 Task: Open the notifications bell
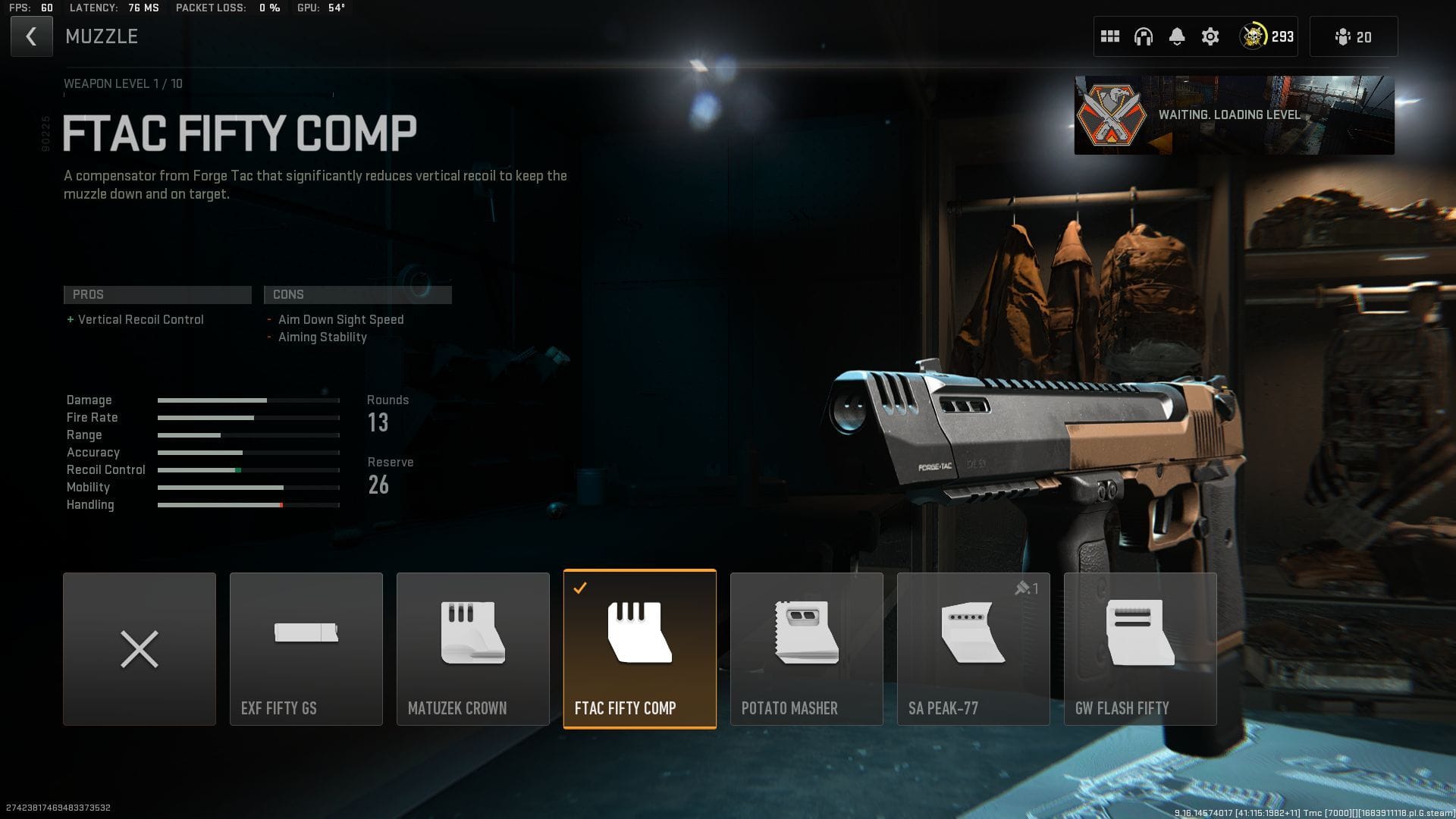(1177, 36)
